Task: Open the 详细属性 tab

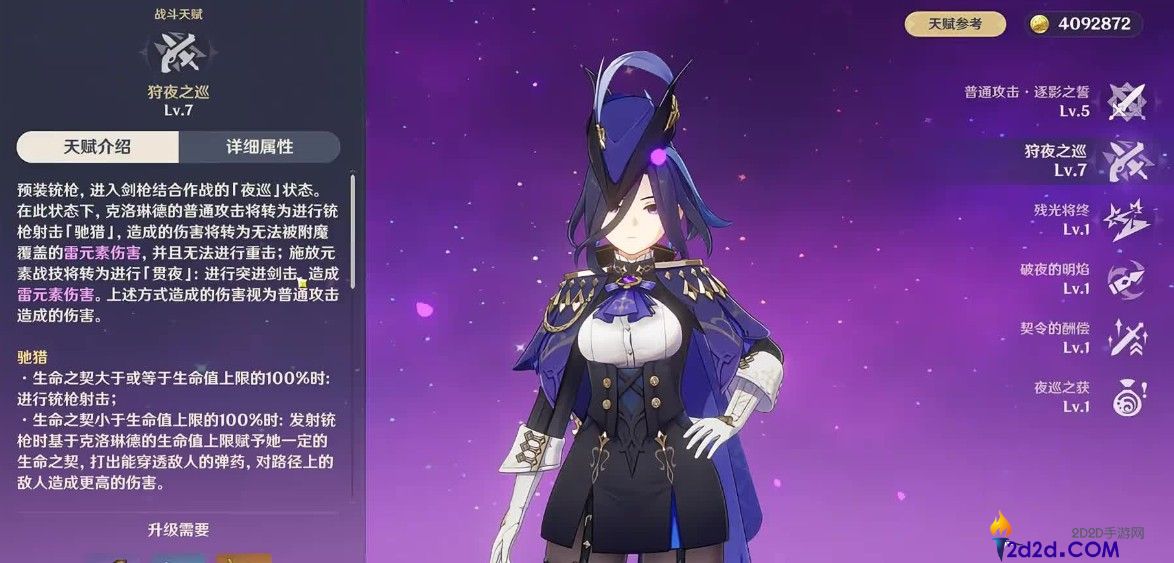Action: coord(259,147)
